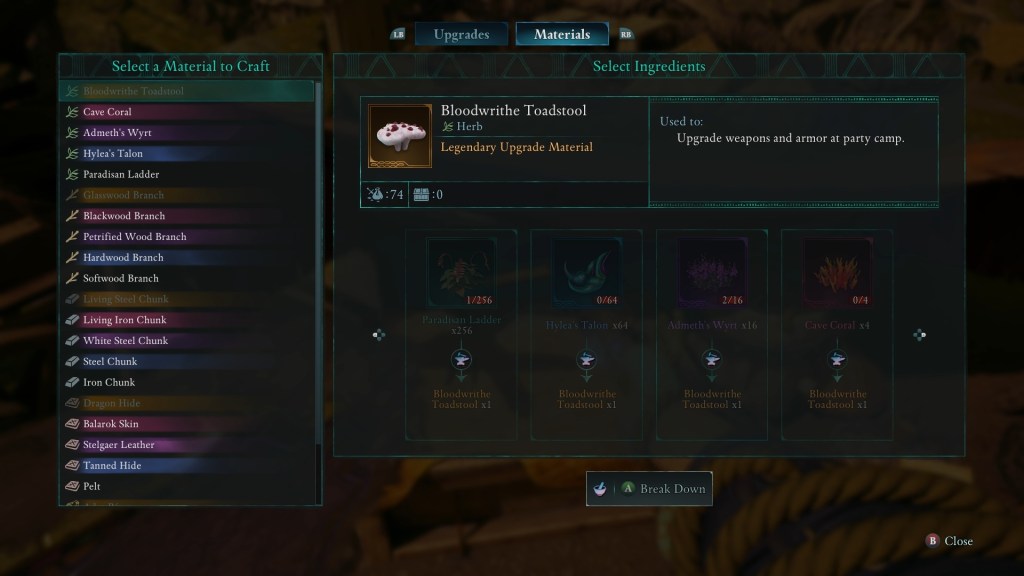Select the Paradisan Ladder x256 ingredient card
The width and height of the screenshot is (1024, 576).
pos(461,334)
